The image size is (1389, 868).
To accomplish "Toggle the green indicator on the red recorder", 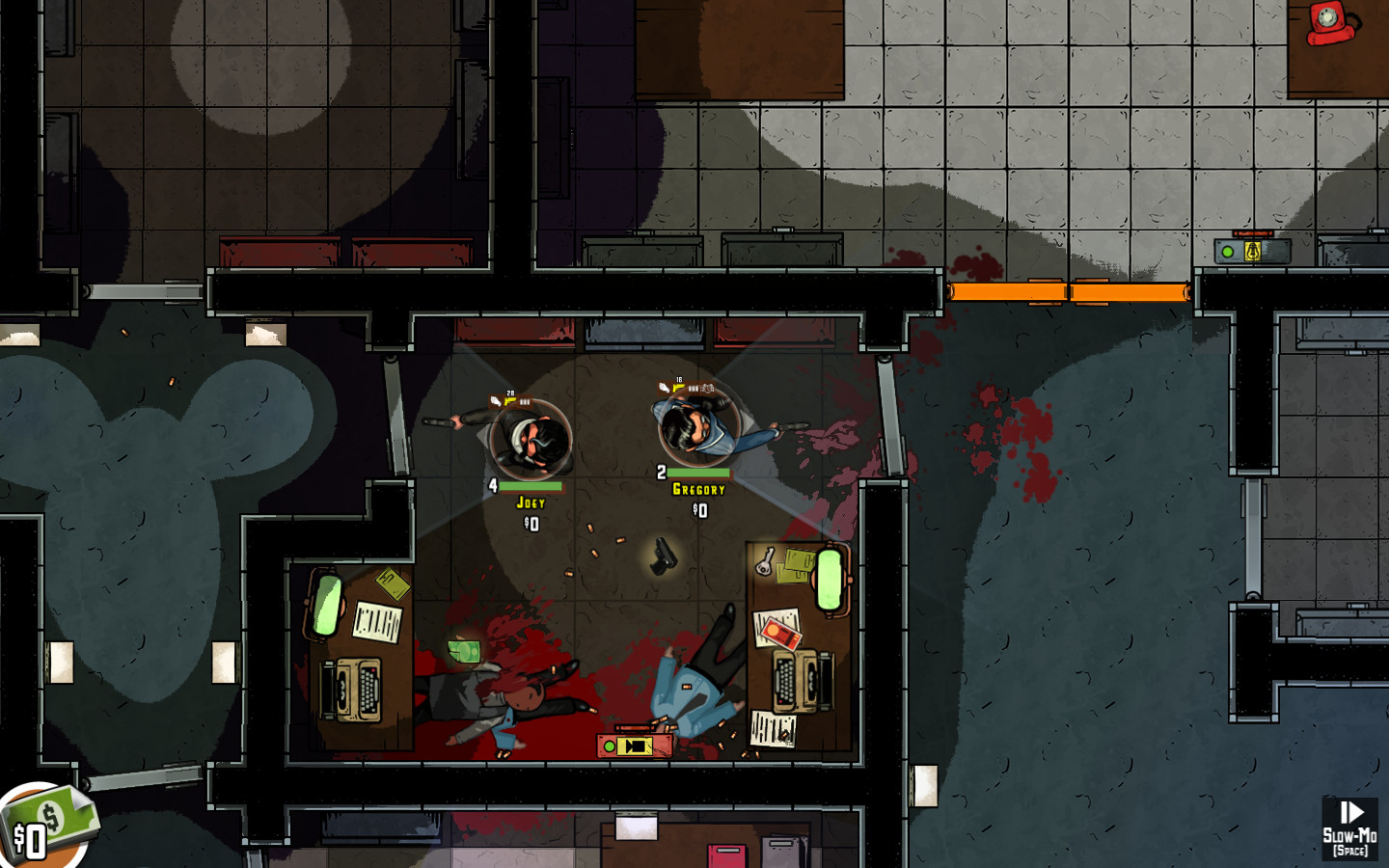I will 609,746.
